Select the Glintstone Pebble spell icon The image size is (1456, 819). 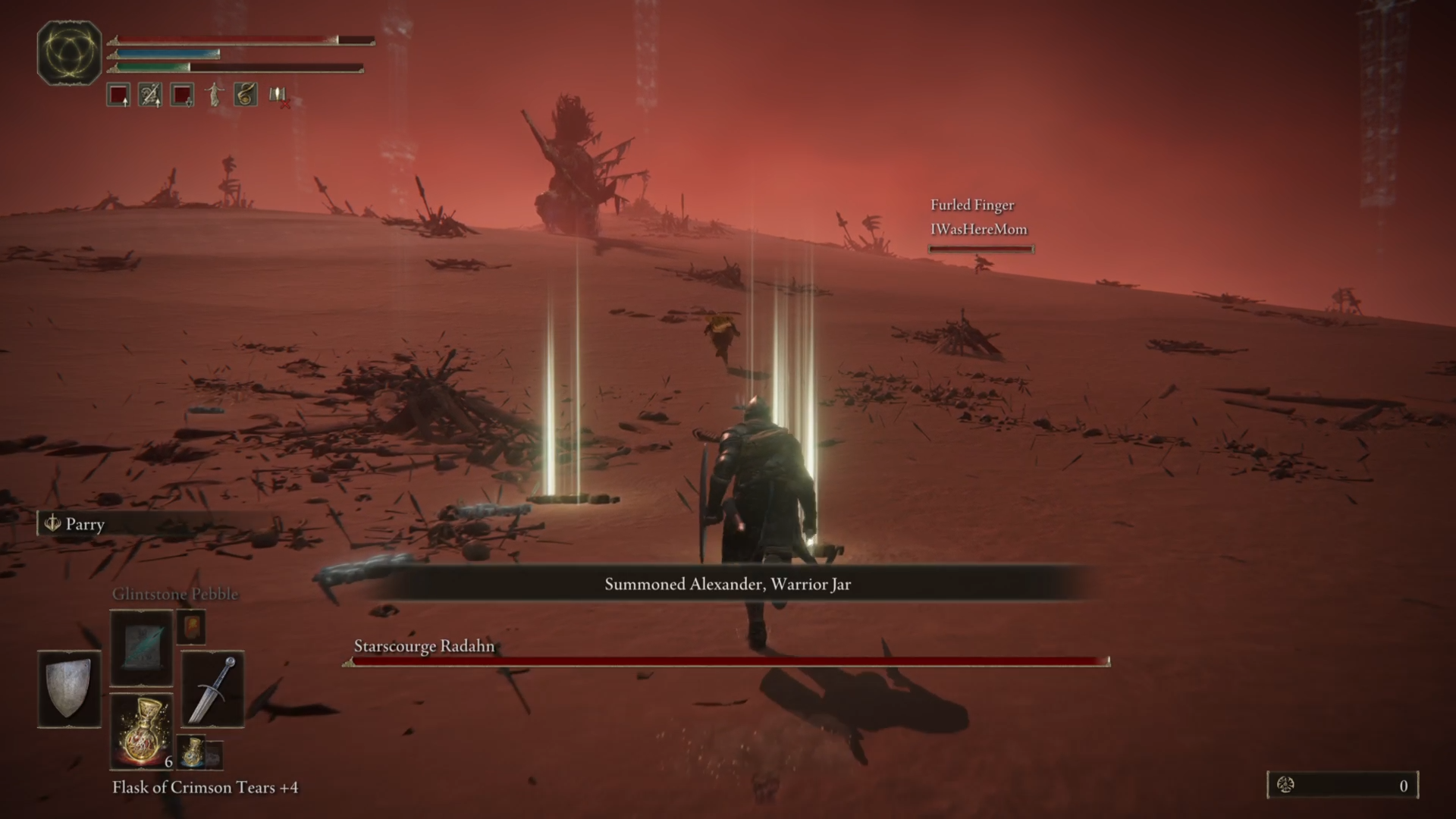coord(141,648)
